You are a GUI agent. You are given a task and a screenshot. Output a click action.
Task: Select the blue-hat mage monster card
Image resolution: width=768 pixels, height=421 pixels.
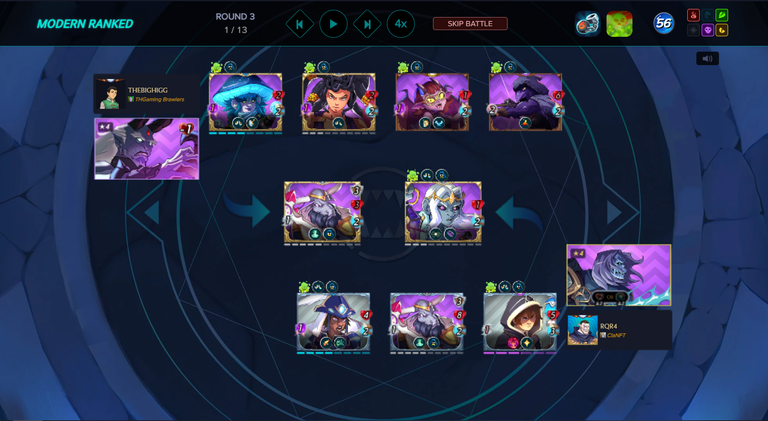[x=333, y=322]
